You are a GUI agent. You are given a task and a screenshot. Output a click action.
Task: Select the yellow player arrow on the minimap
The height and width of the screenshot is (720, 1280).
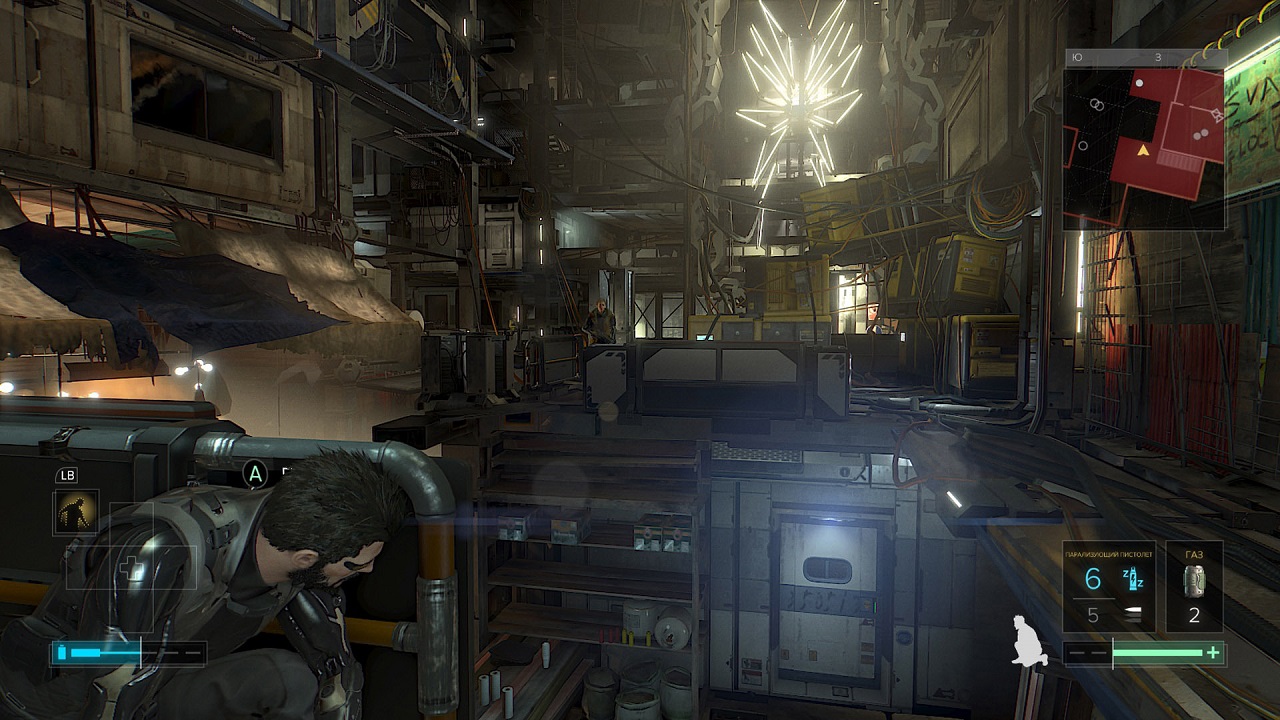pos(1143,151)
